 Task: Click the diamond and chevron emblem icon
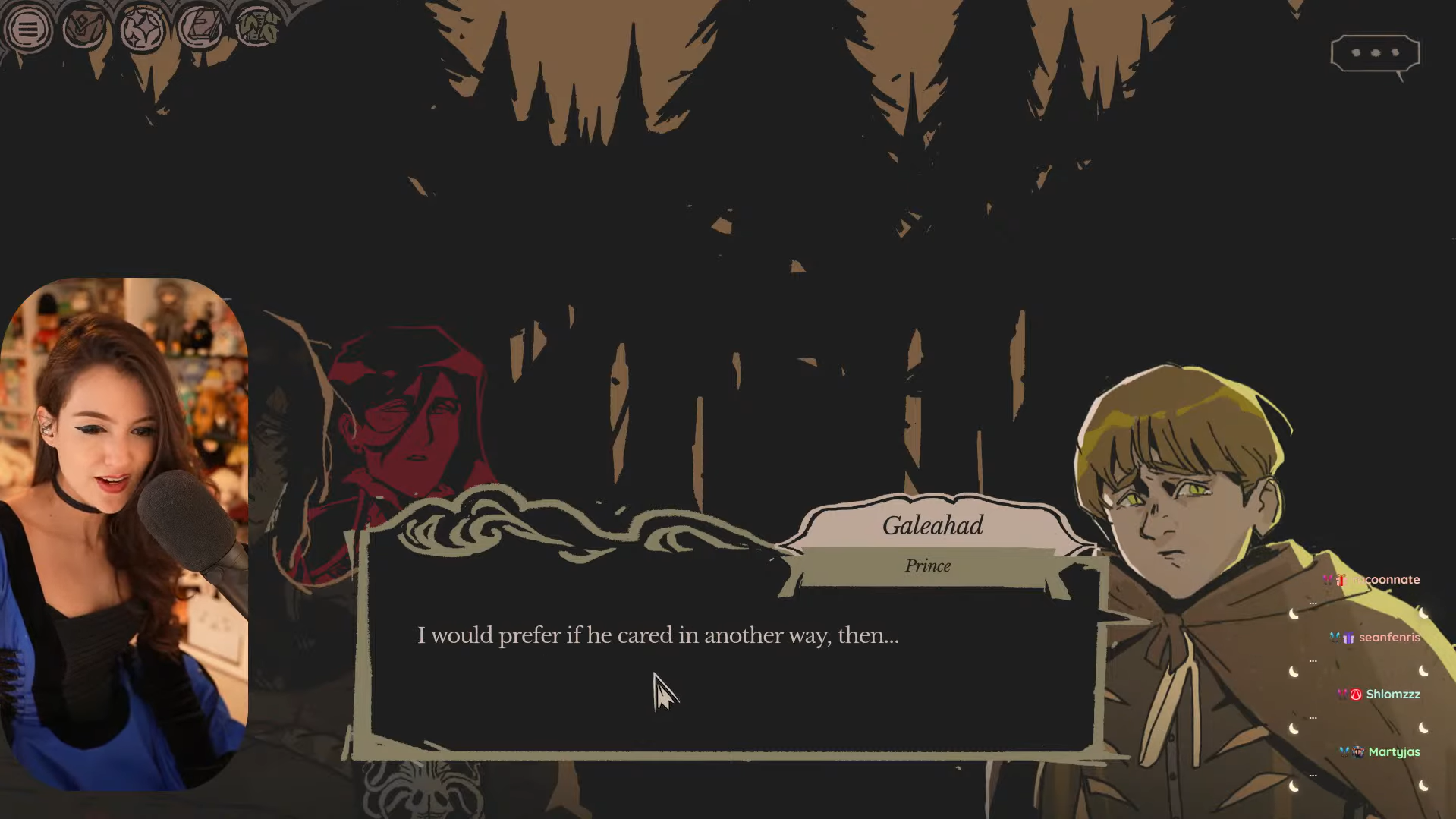coord(84,29)
